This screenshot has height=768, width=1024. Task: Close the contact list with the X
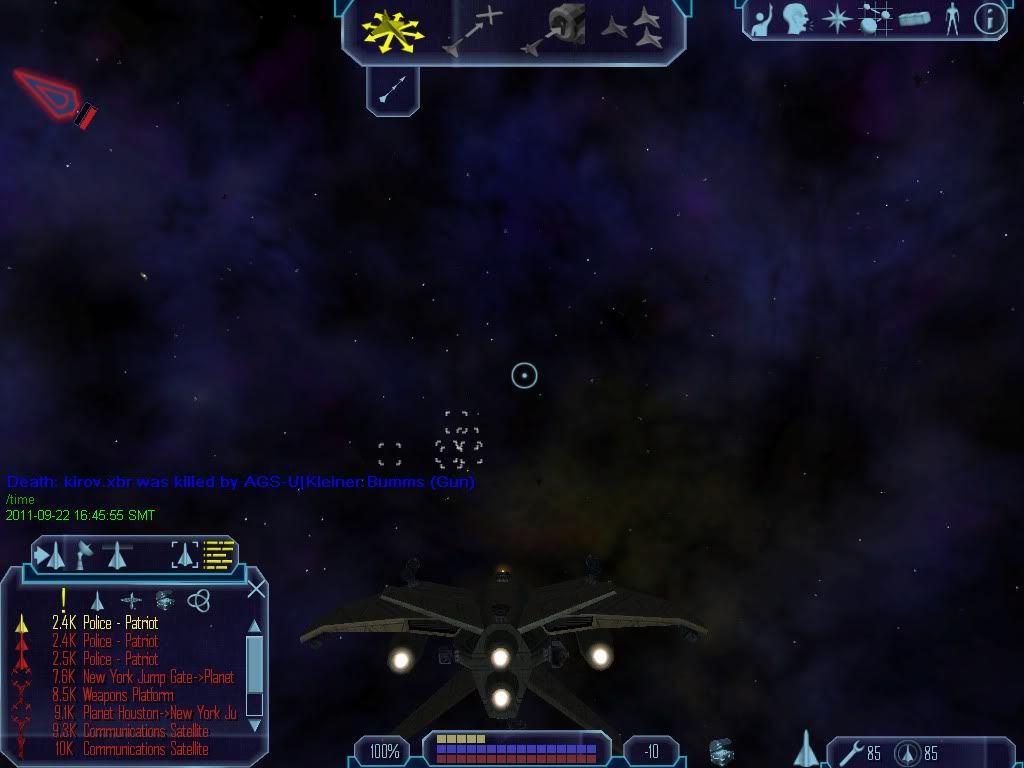coord(256,588)
